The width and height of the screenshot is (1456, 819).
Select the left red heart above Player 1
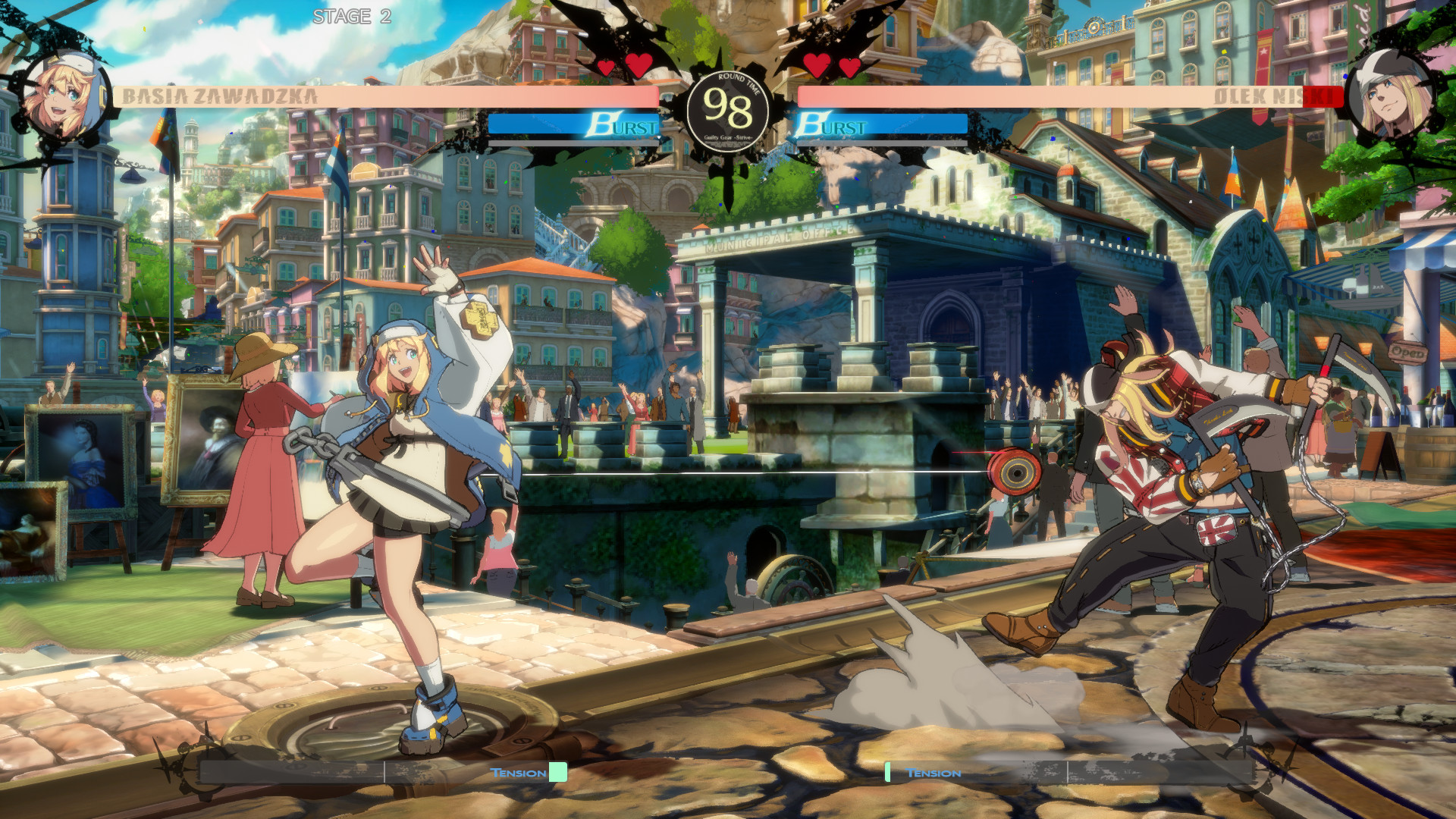tap(604, 66)
